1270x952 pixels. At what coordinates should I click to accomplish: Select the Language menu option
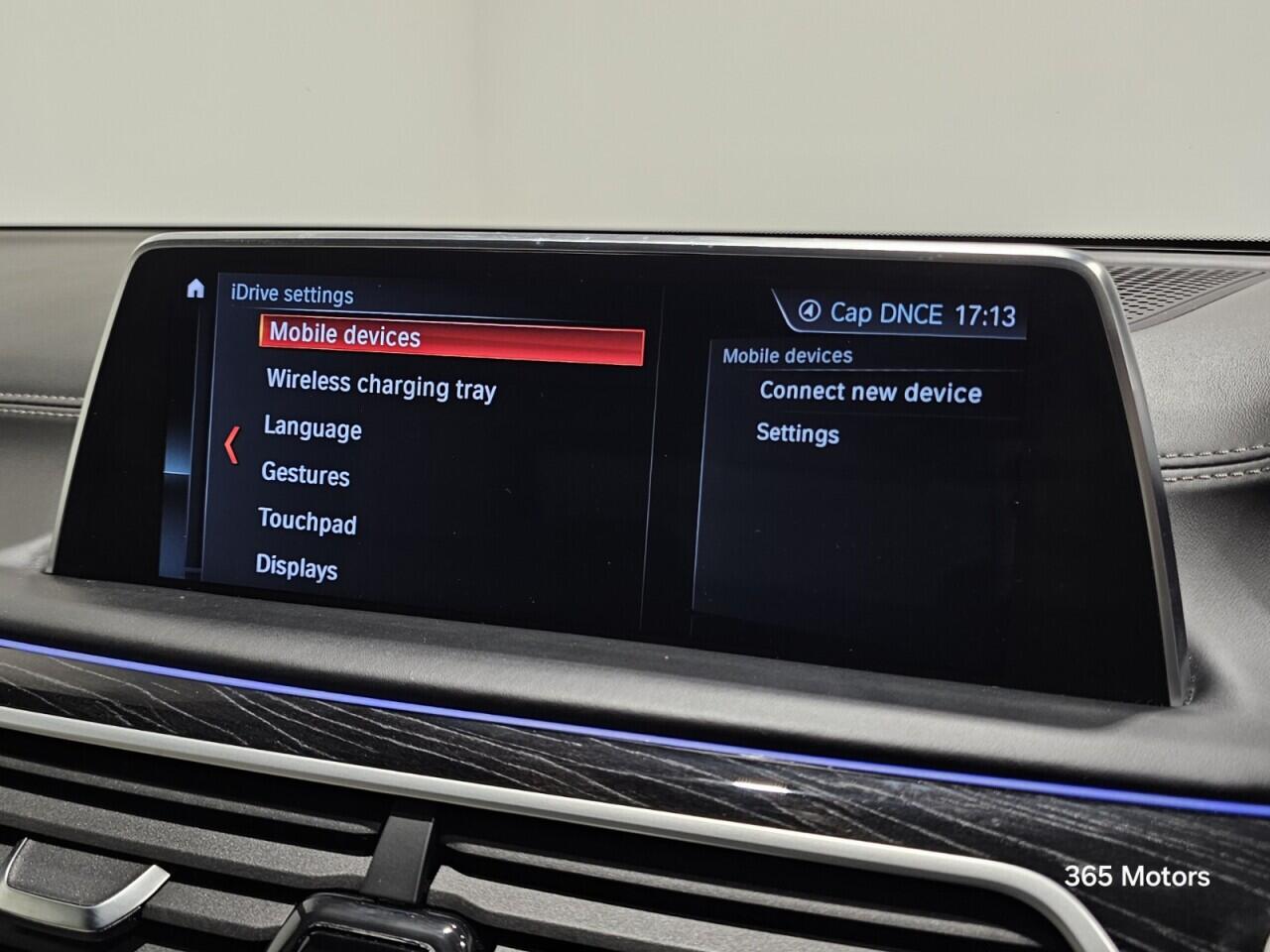[313, 430]
